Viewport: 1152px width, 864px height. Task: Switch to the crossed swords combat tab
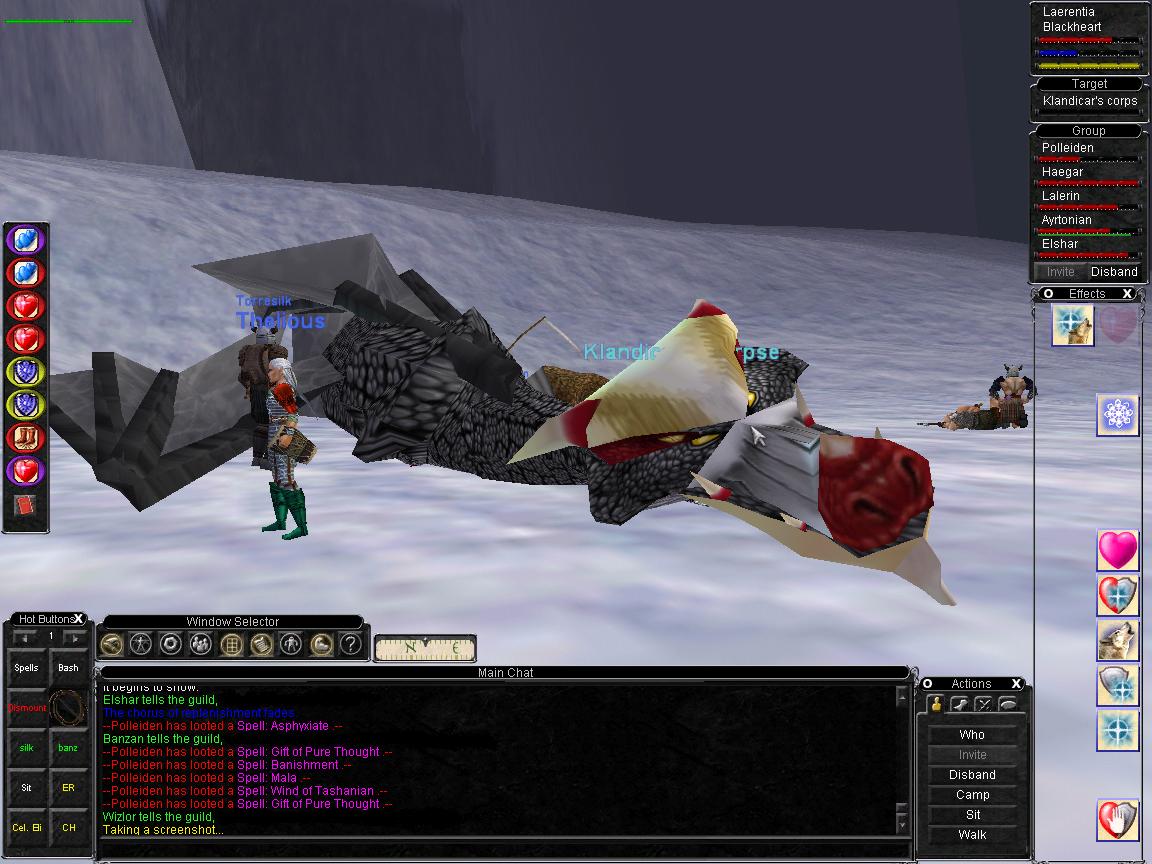983,704
